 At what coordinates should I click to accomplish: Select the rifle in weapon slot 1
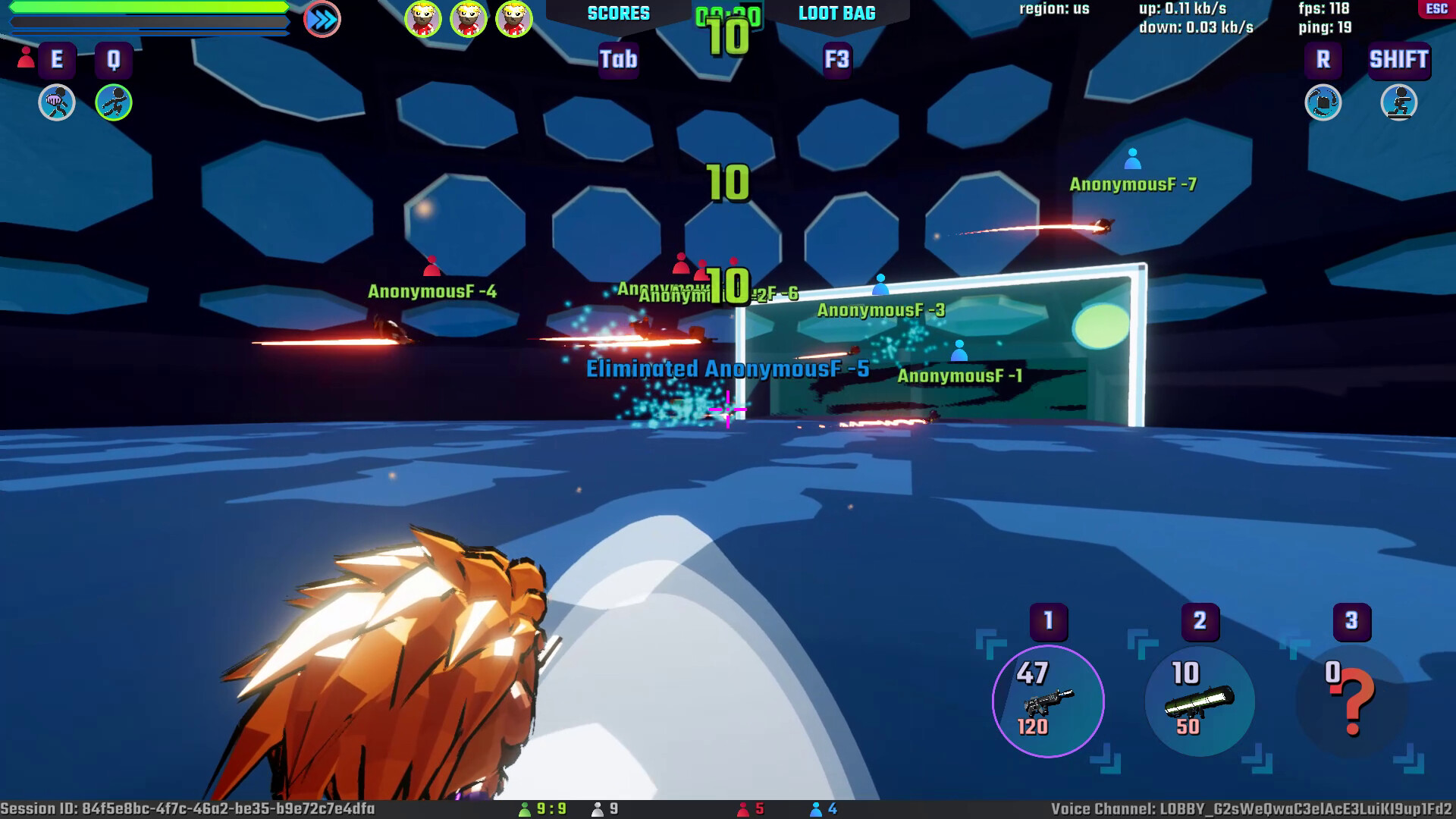click(1046, 701)
